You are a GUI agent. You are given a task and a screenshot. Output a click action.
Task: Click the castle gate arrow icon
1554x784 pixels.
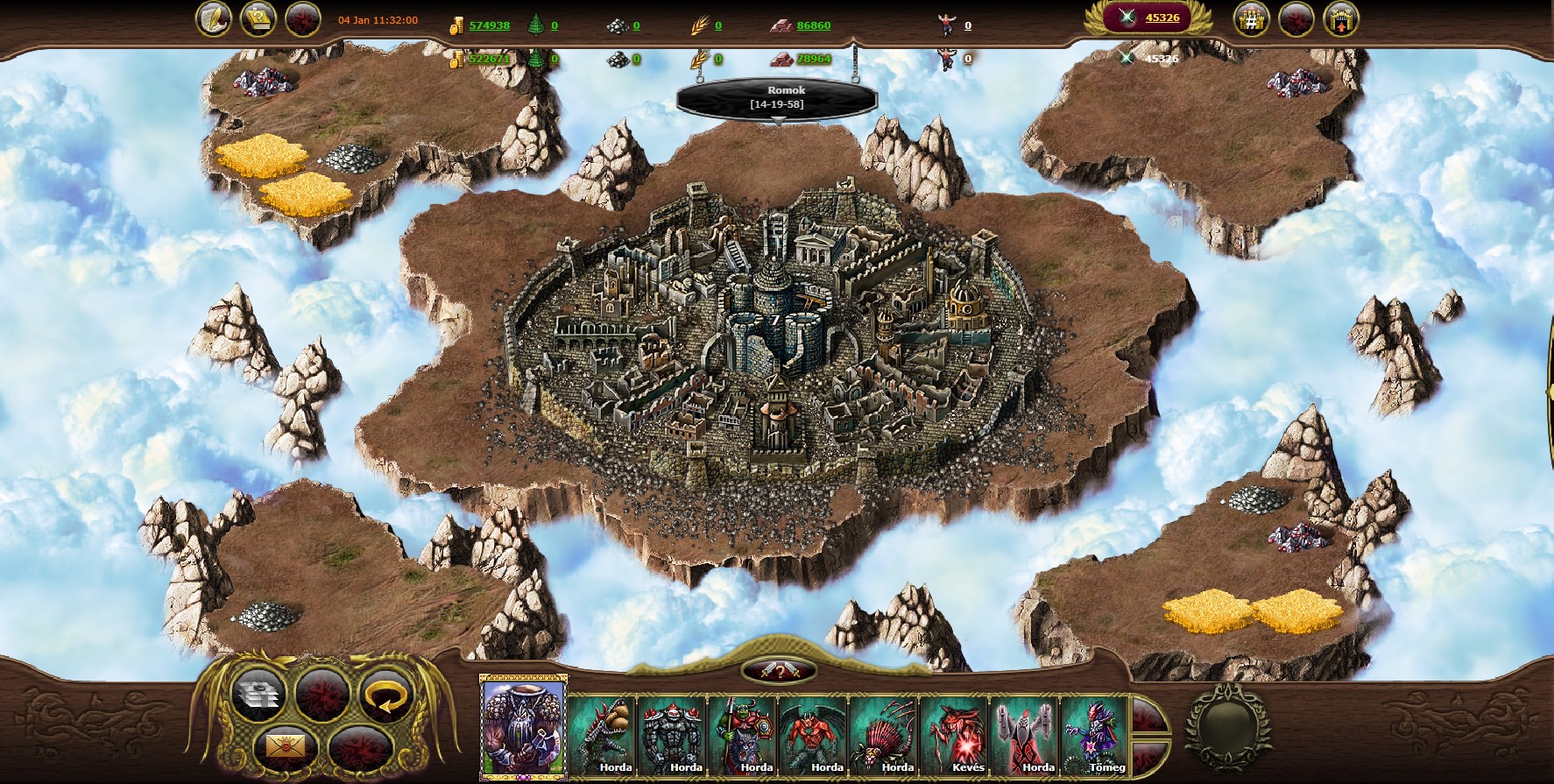(1340, 19)
